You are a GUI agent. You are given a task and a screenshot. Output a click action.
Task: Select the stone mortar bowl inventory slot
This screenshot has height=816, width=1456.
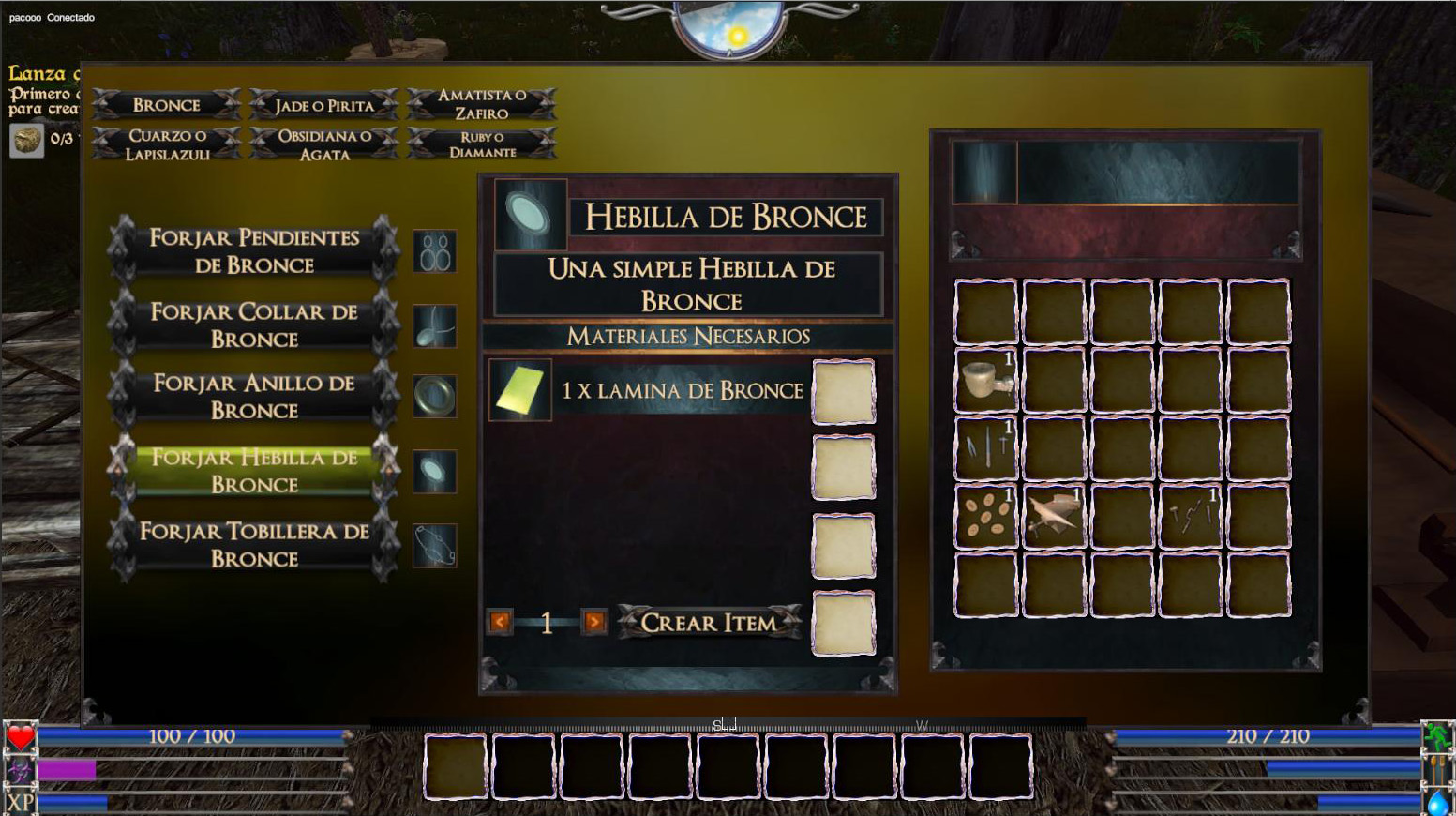click(x=985, y=380)
